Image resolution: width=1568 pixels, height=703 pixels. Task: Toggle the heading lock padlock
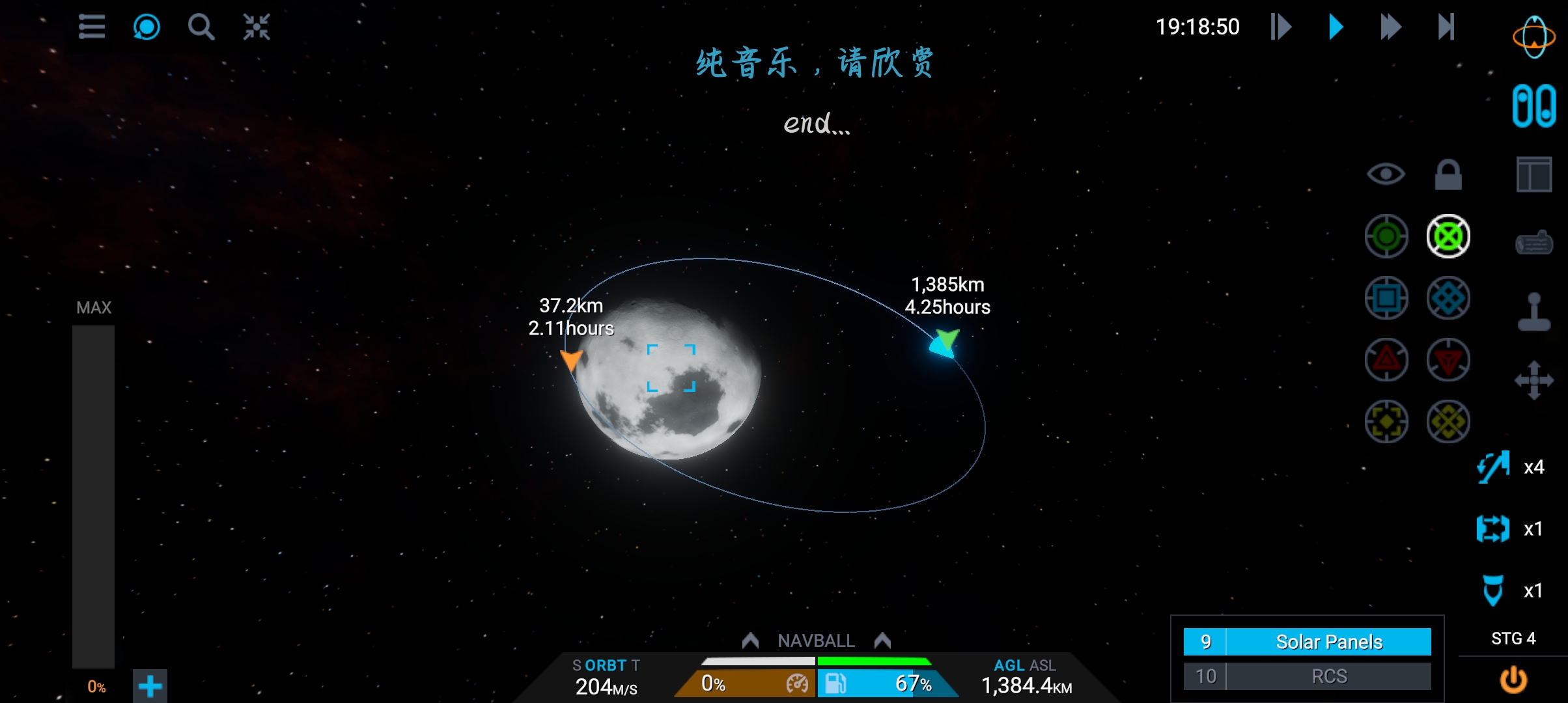click(1448, 174)
